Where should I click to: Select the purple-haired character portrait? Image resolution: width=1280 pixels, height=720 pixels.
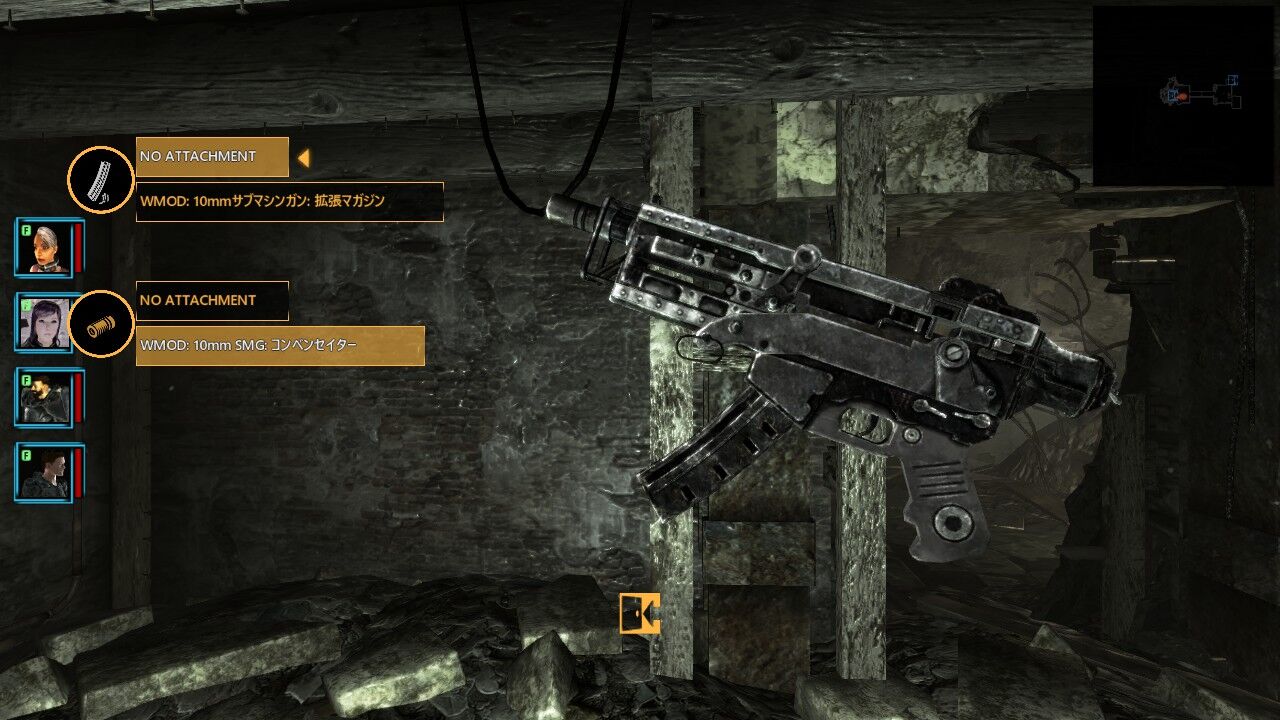coord(44,324)
